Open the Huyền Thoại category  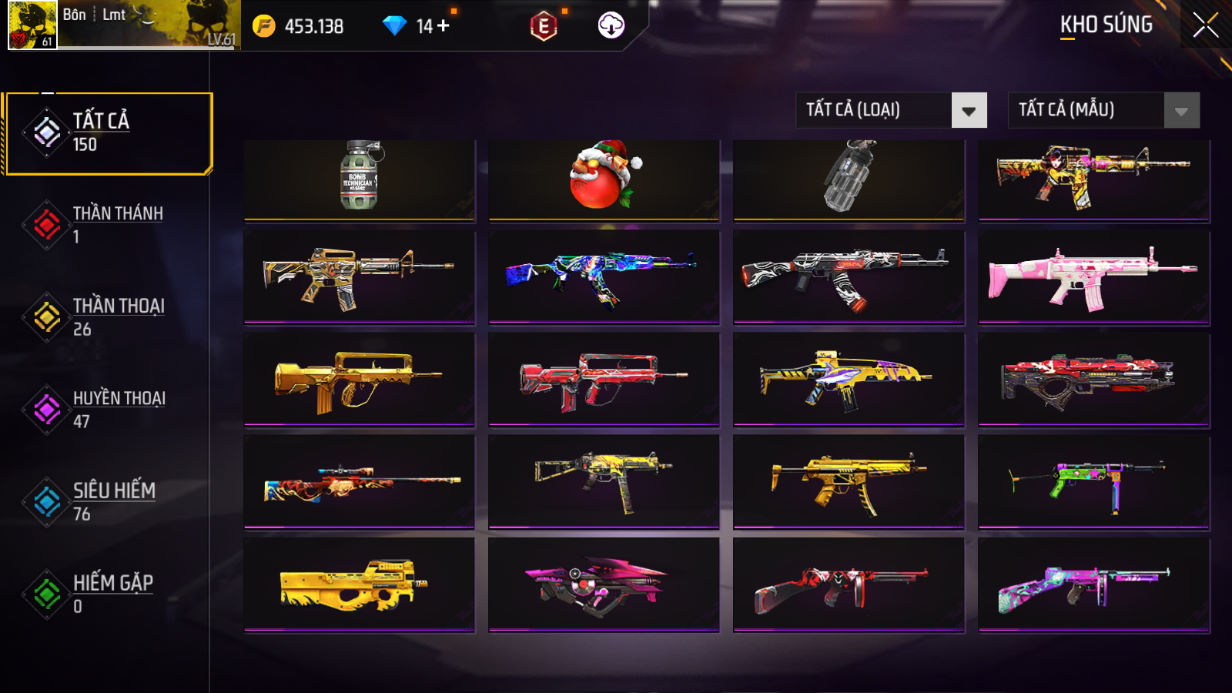[108, 409]
